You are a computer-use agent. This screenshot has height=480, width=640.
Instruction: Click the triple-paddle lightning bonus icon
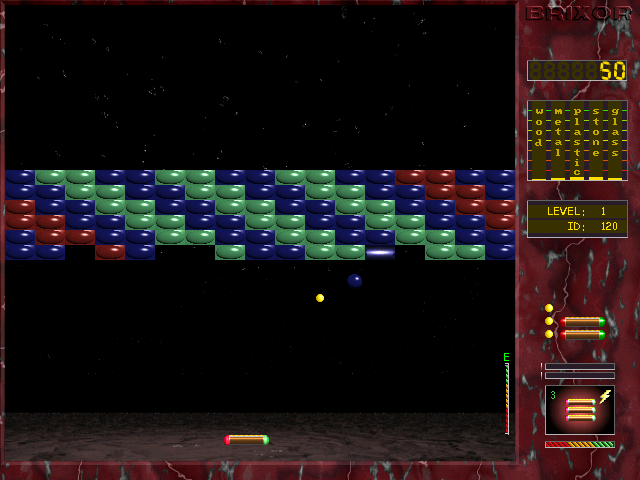tap(579, 410)
